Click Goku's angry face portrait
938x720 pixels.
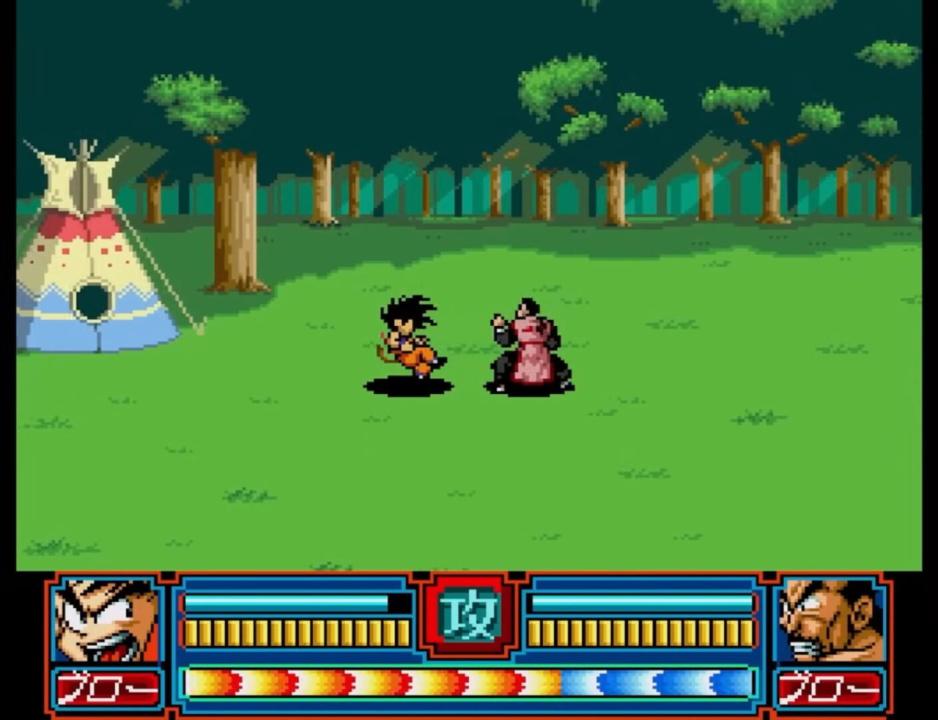click(x=107, y=621)
